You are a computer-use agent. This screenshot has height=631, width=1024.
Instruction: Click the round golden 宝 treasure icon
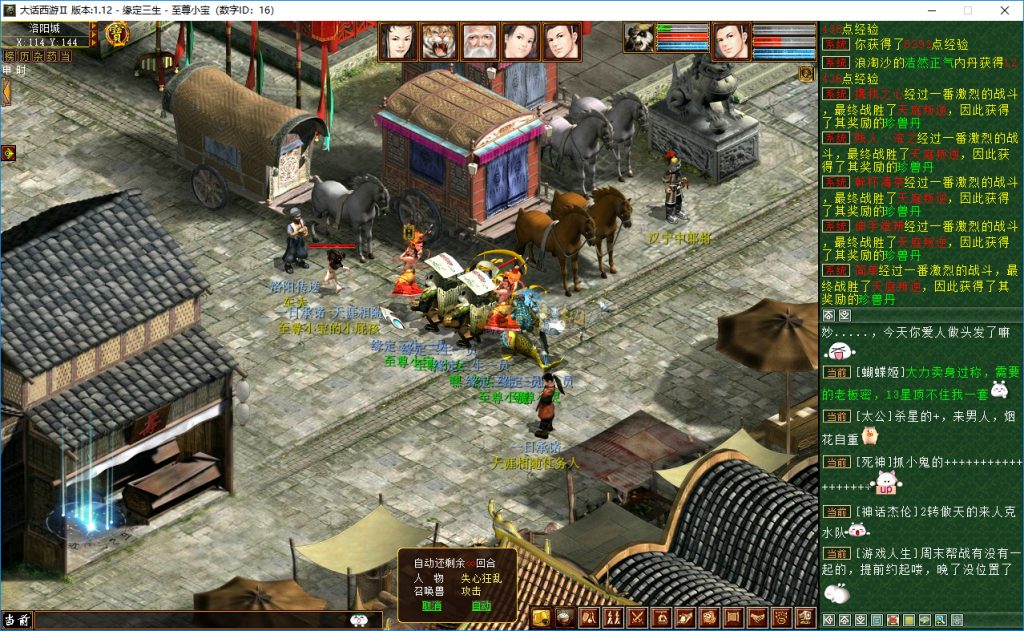(x=116, y=35)
